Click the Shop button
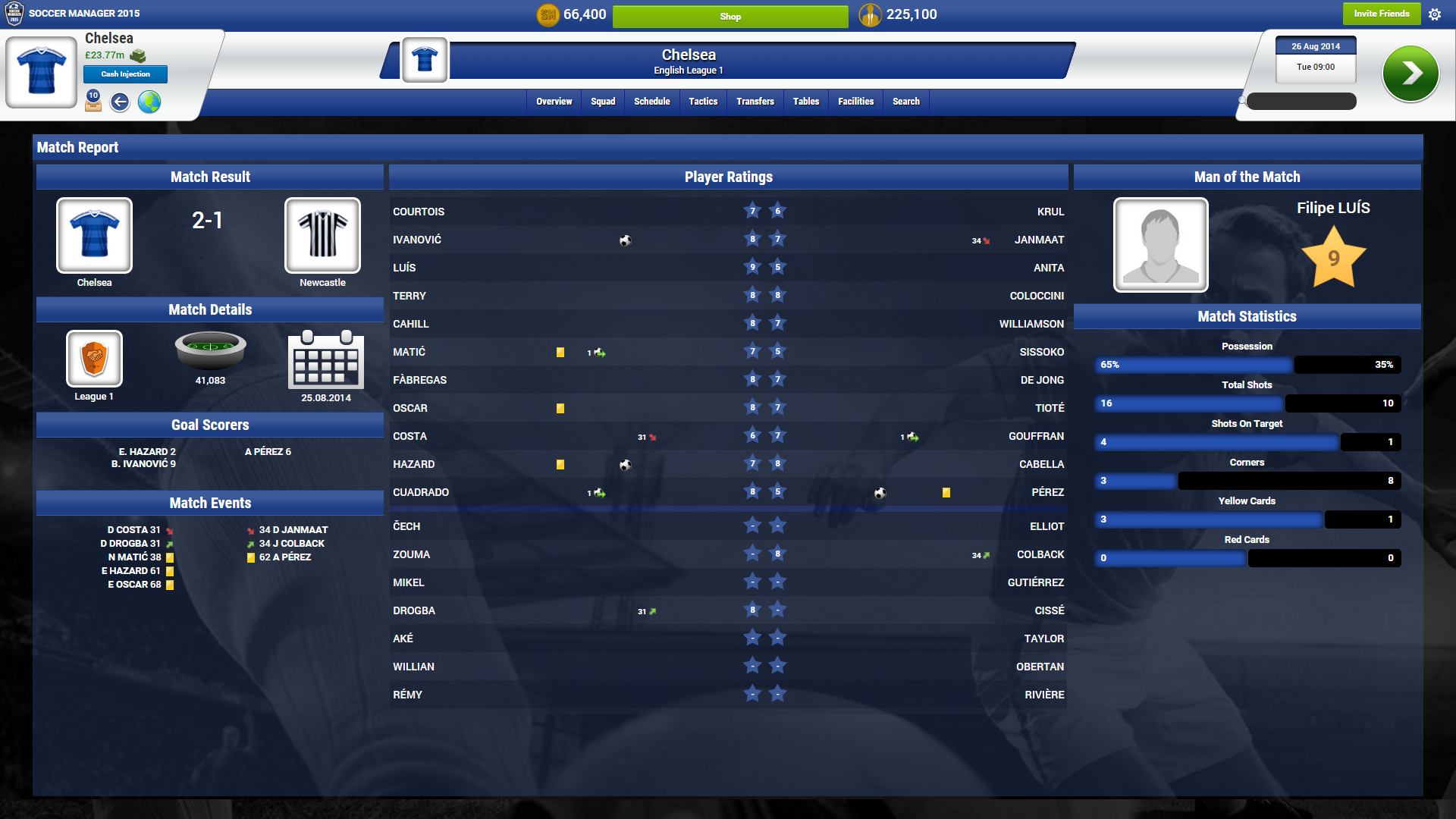This screenshot has width=1456, height=819. [730, 16]
